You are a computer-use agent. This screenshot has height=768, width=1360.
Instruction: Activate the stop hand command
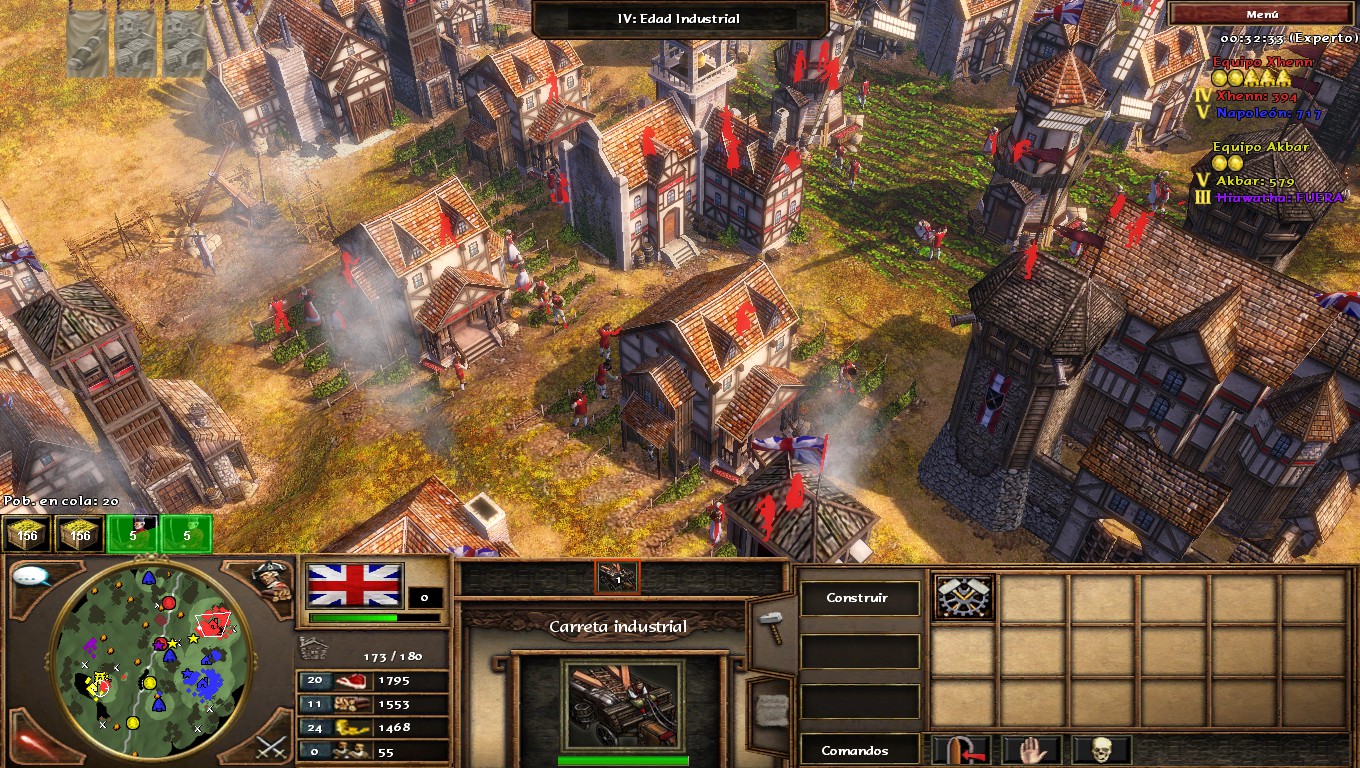(x=1032, y=750)
